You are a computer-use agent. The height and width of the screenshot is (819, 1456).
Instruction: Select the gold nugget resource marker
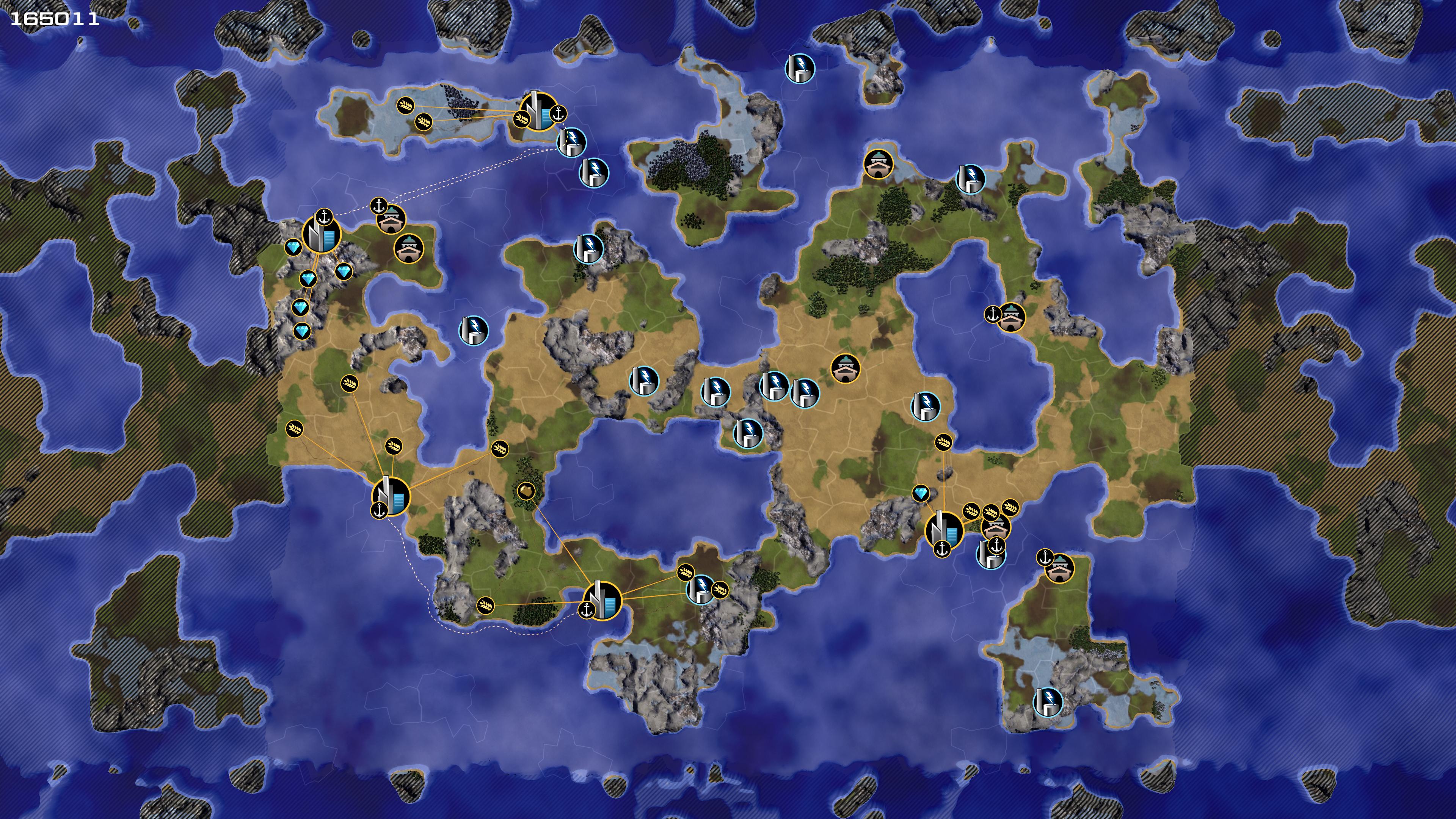pos(526,491)
